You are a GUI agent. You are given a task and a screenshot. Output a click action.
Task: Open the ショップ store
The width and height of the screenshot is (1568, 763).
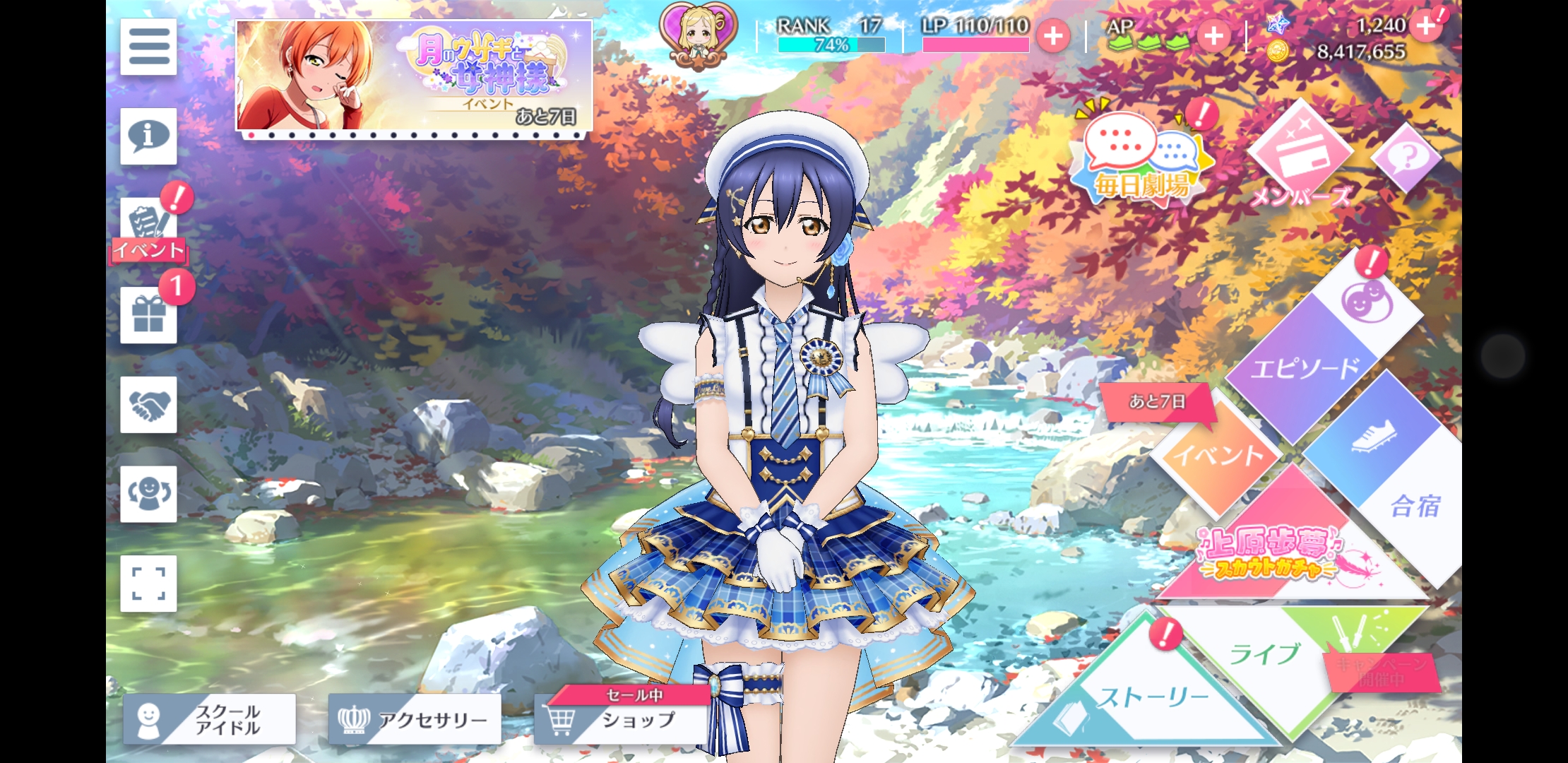[622, 719]
